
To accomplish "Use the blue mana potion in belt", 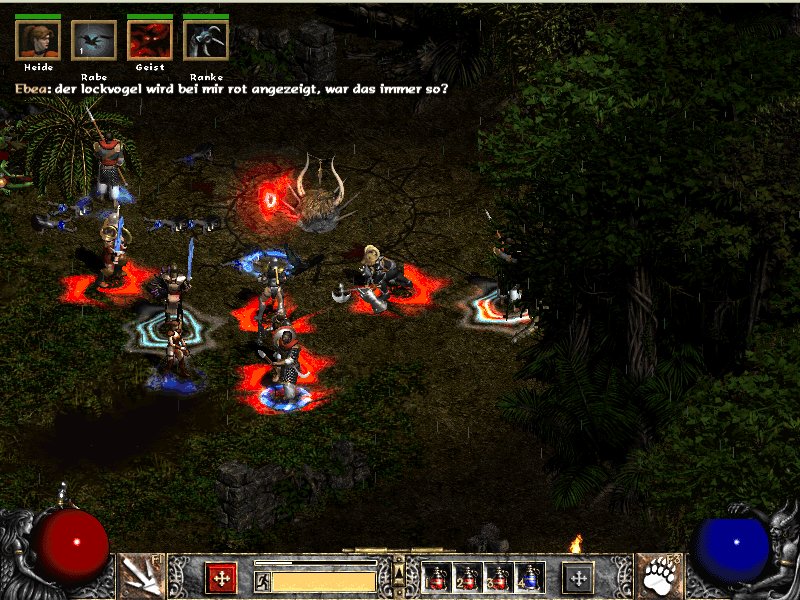I will pyautogui.click(x=528, y=577).
